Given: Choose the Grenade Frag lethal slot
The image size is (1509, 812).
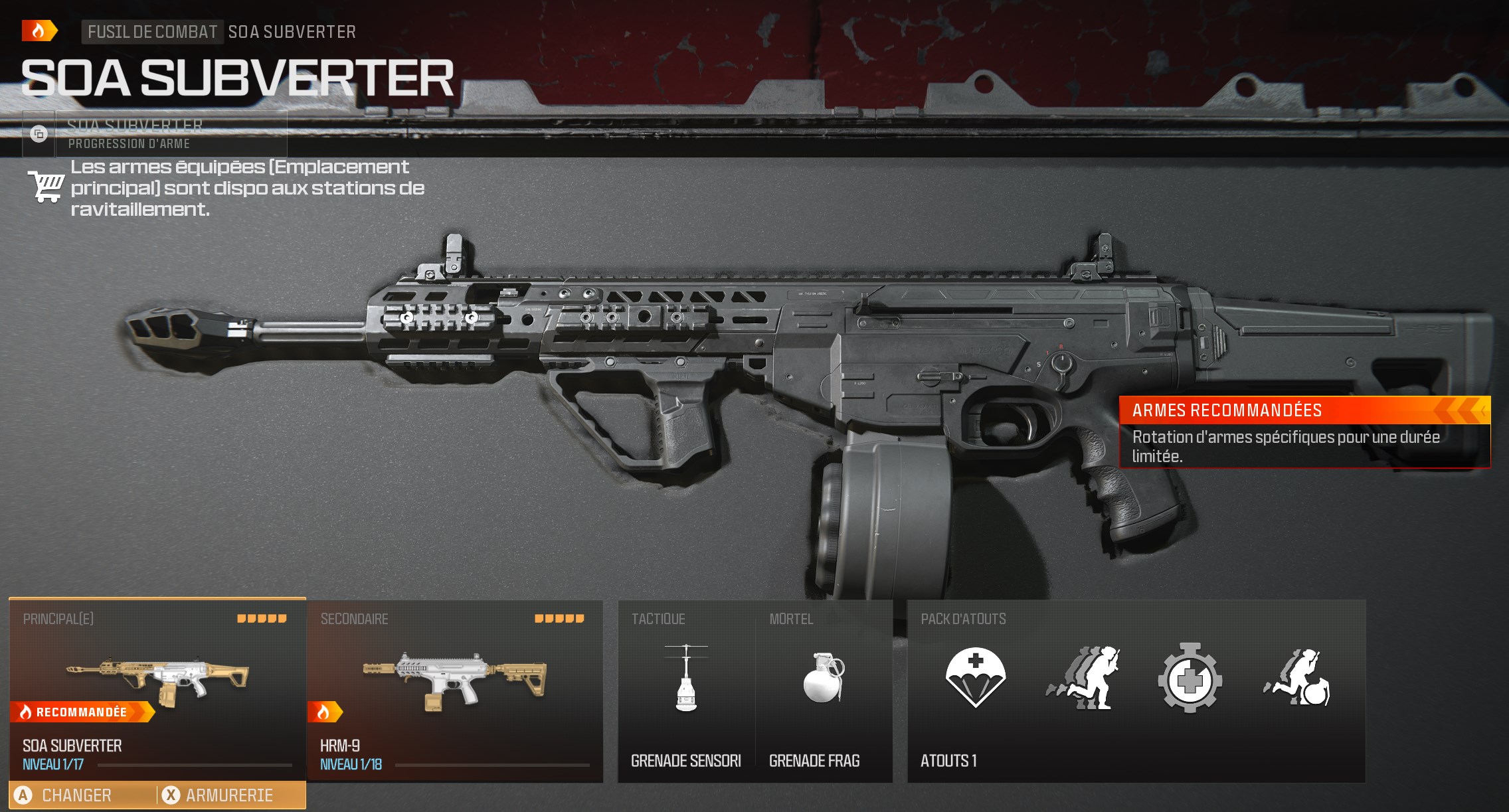Looking at the screenshot, I should 824,690.
